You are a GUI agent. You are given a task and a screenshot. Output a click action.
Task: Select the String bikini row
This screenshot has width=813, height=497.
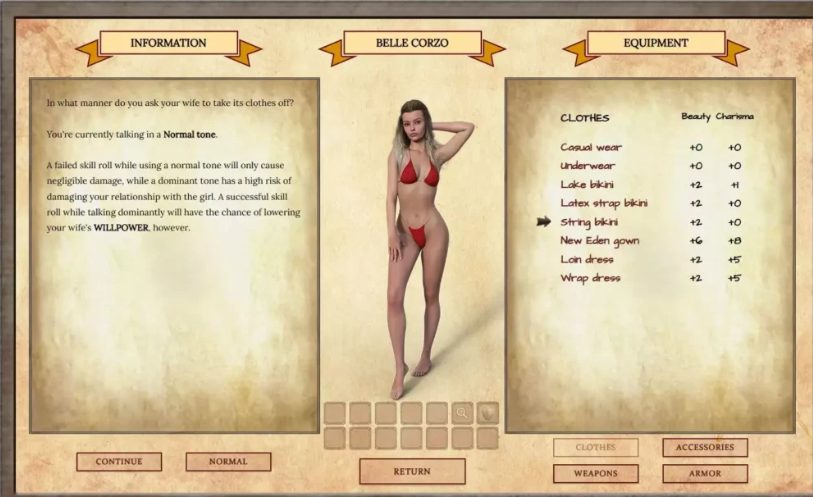(589, 222)
